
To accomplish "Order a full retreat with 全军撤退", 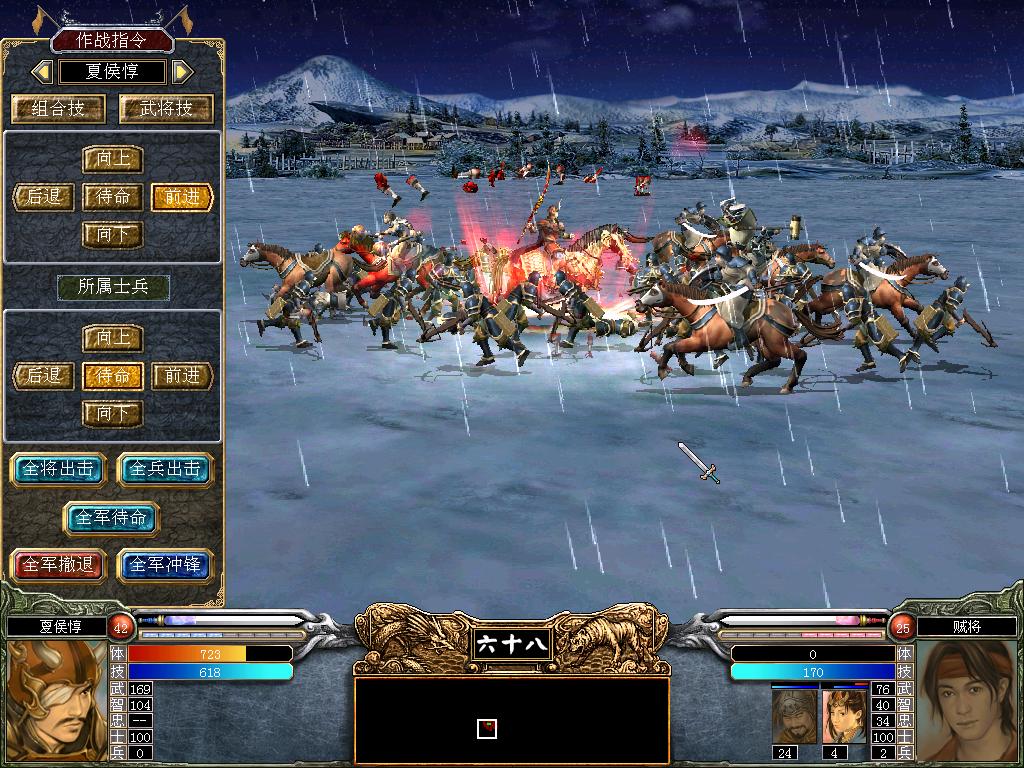I will coord(58,565).
